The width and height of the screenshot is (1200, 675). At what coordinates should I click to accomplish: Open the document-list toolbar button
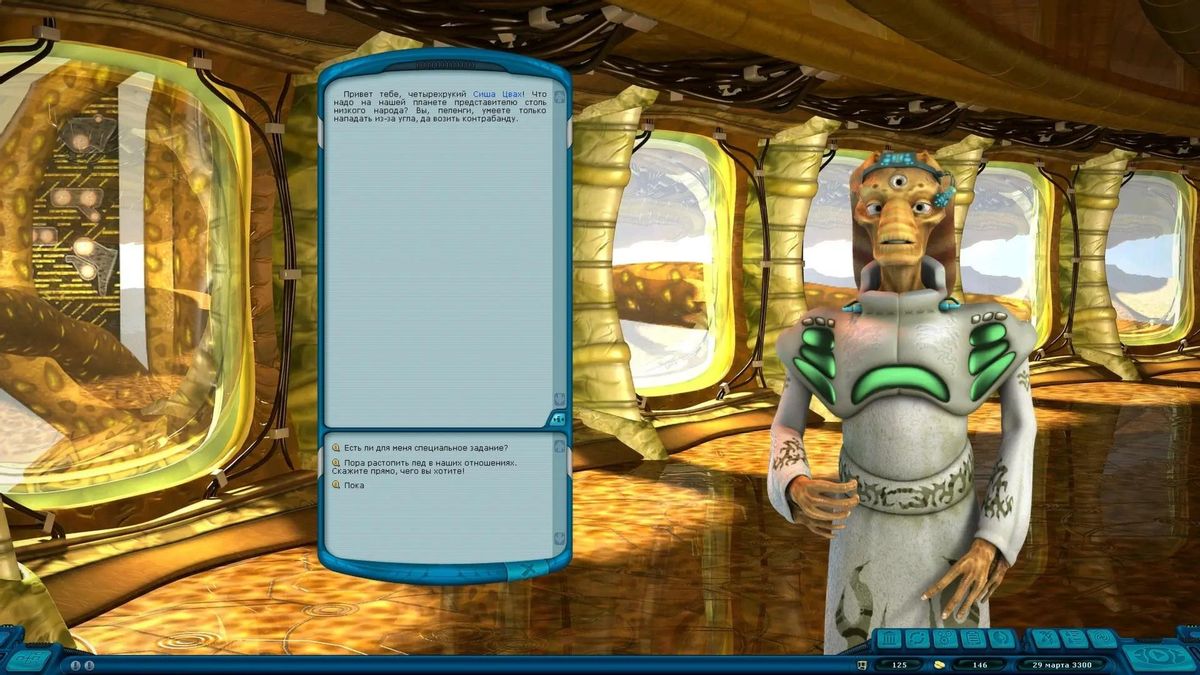[973, 638]
